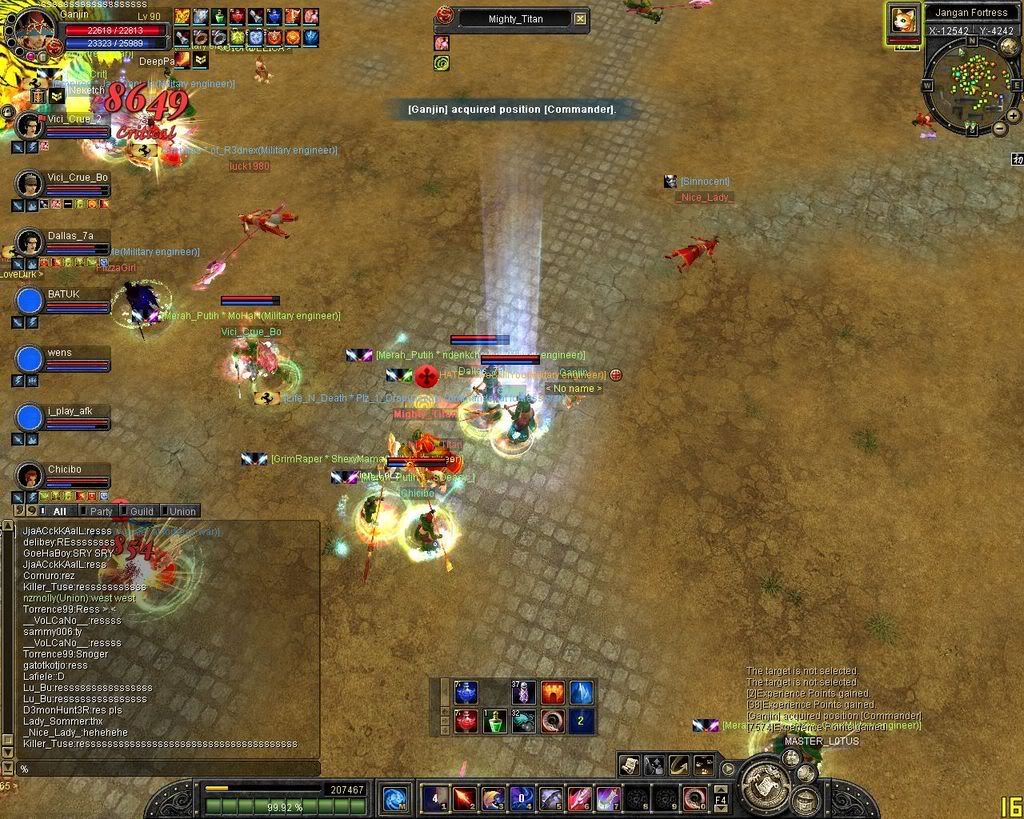
Task: Use the red health potion slot
Action: 465,720
